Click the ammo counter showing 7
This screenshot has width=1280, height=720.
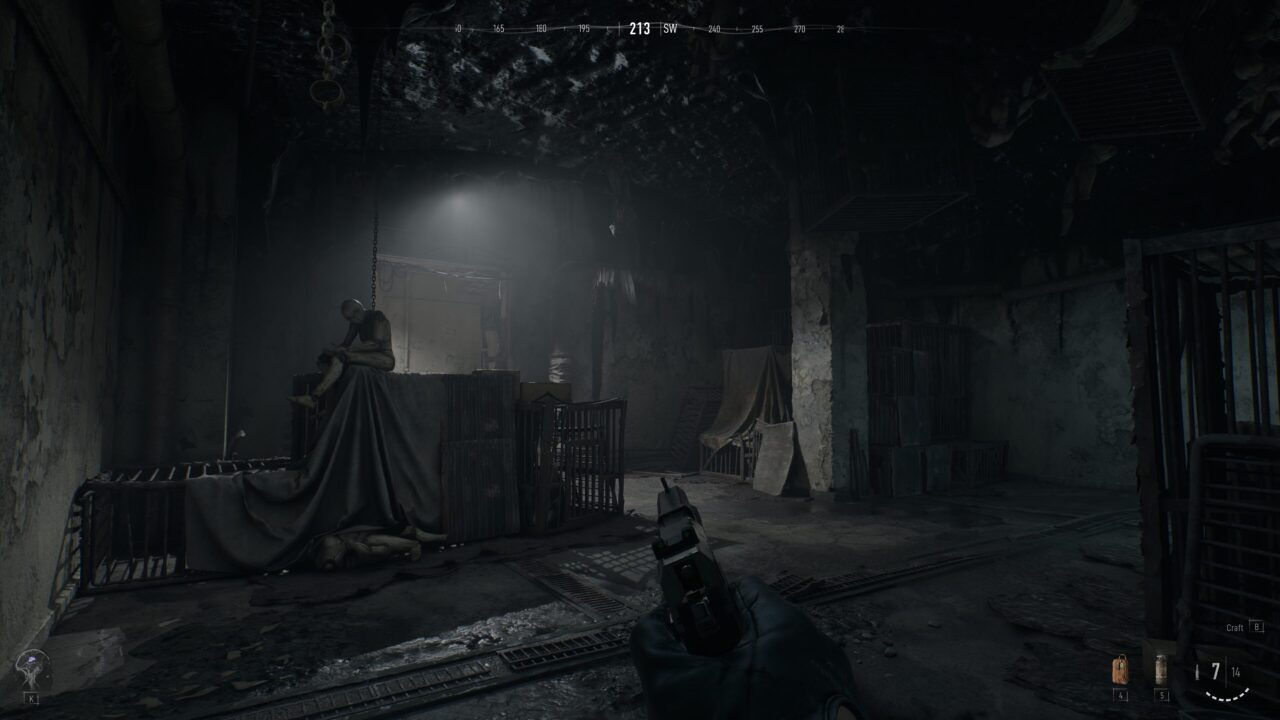tap(1216, 670)
